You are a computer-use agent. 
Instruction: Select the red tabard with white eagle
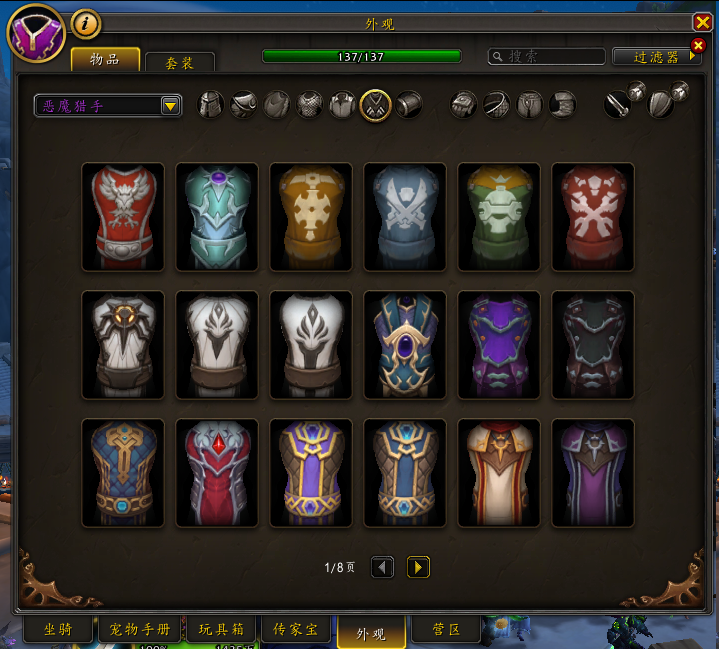123,217
